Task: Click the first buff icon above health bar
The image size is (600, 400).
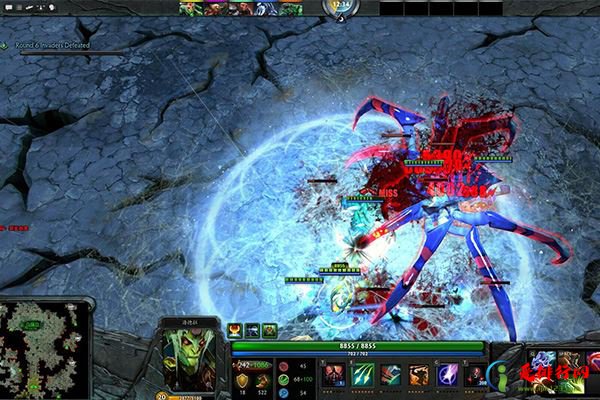Action: [x=235, y=329]
